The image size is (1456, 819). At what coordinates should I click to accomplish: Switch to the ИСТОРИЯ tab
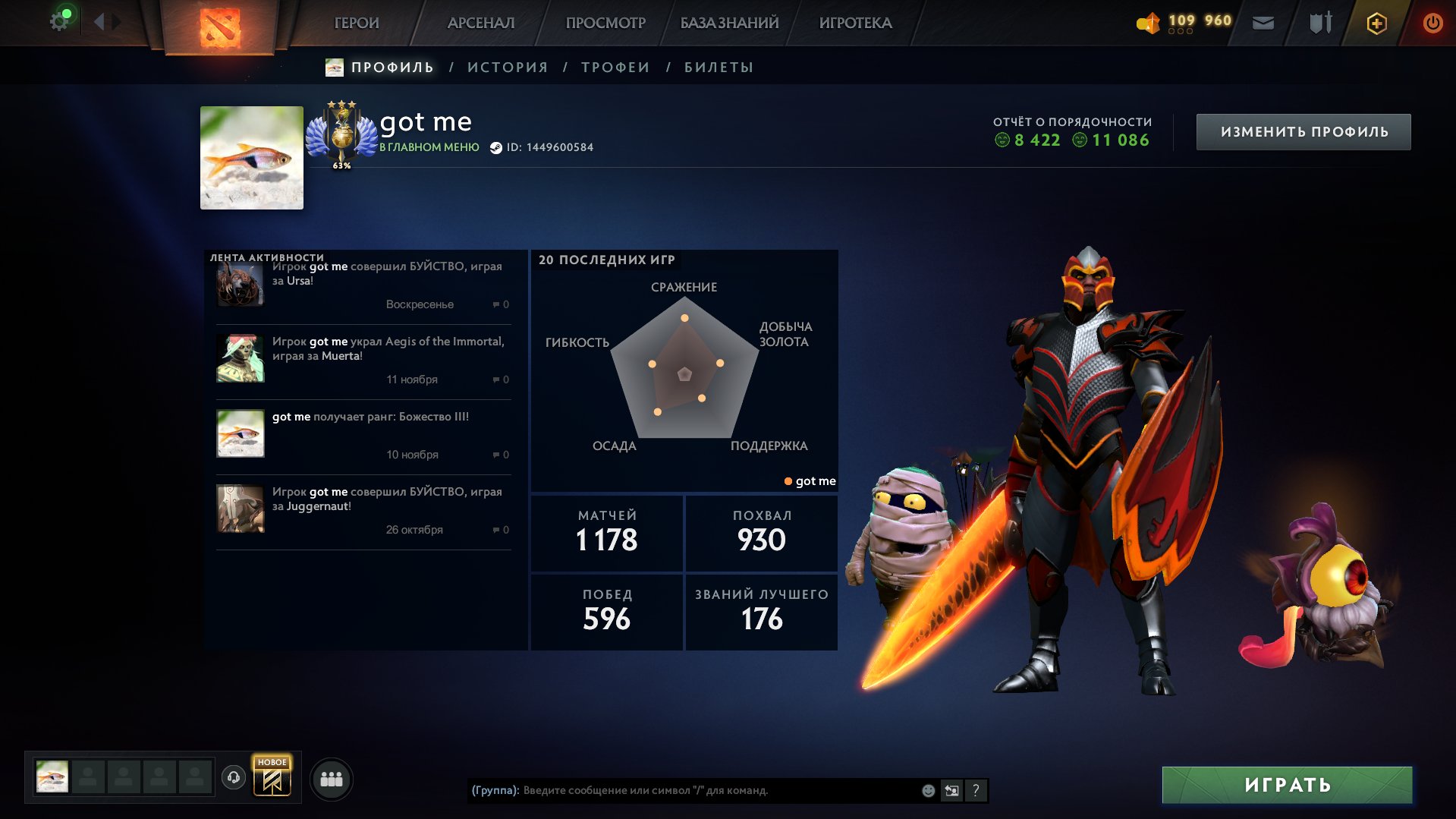pos(506,67)
